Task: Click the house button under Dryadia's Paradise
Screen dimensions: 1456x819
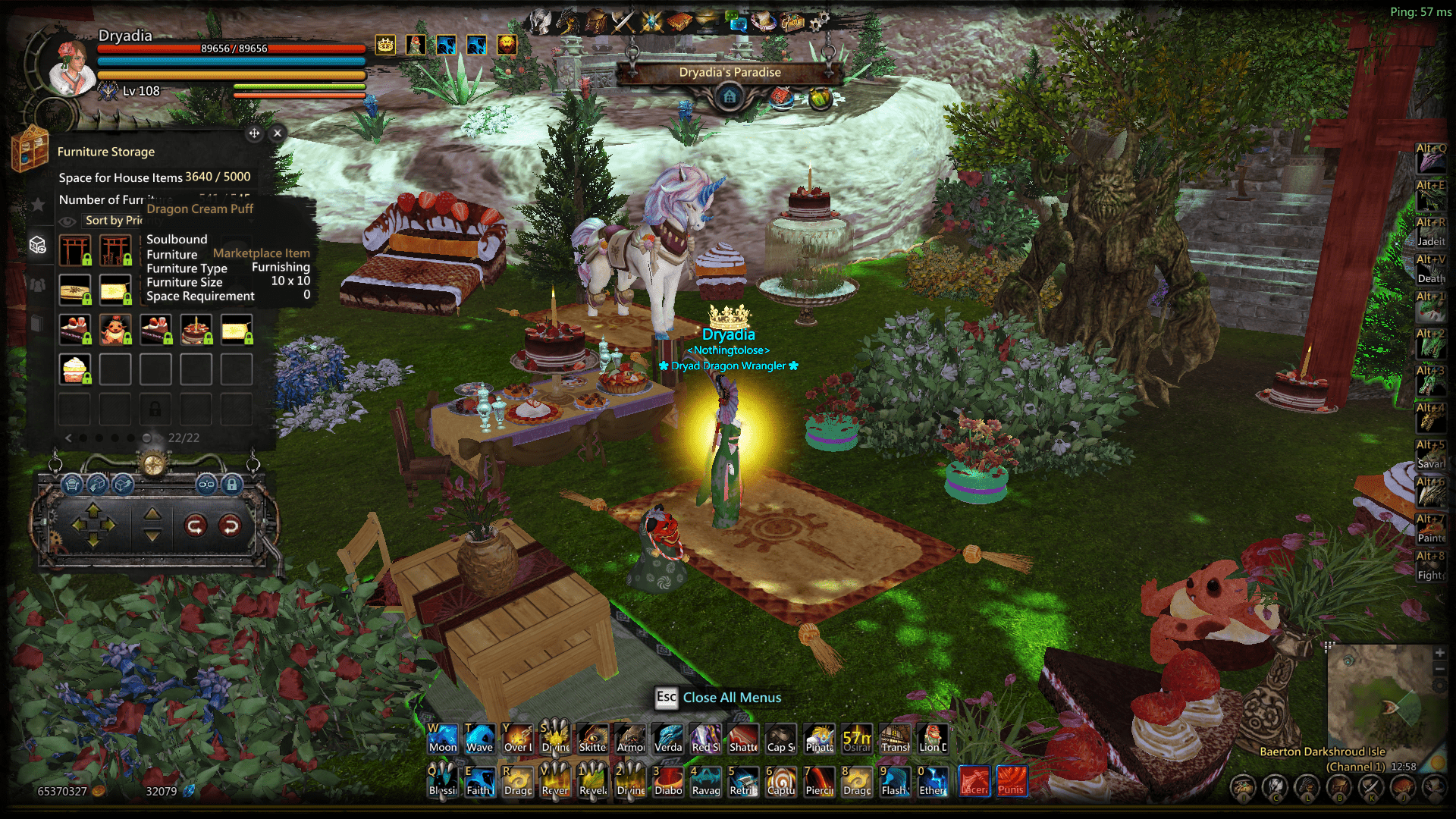Action: [730, 96]
